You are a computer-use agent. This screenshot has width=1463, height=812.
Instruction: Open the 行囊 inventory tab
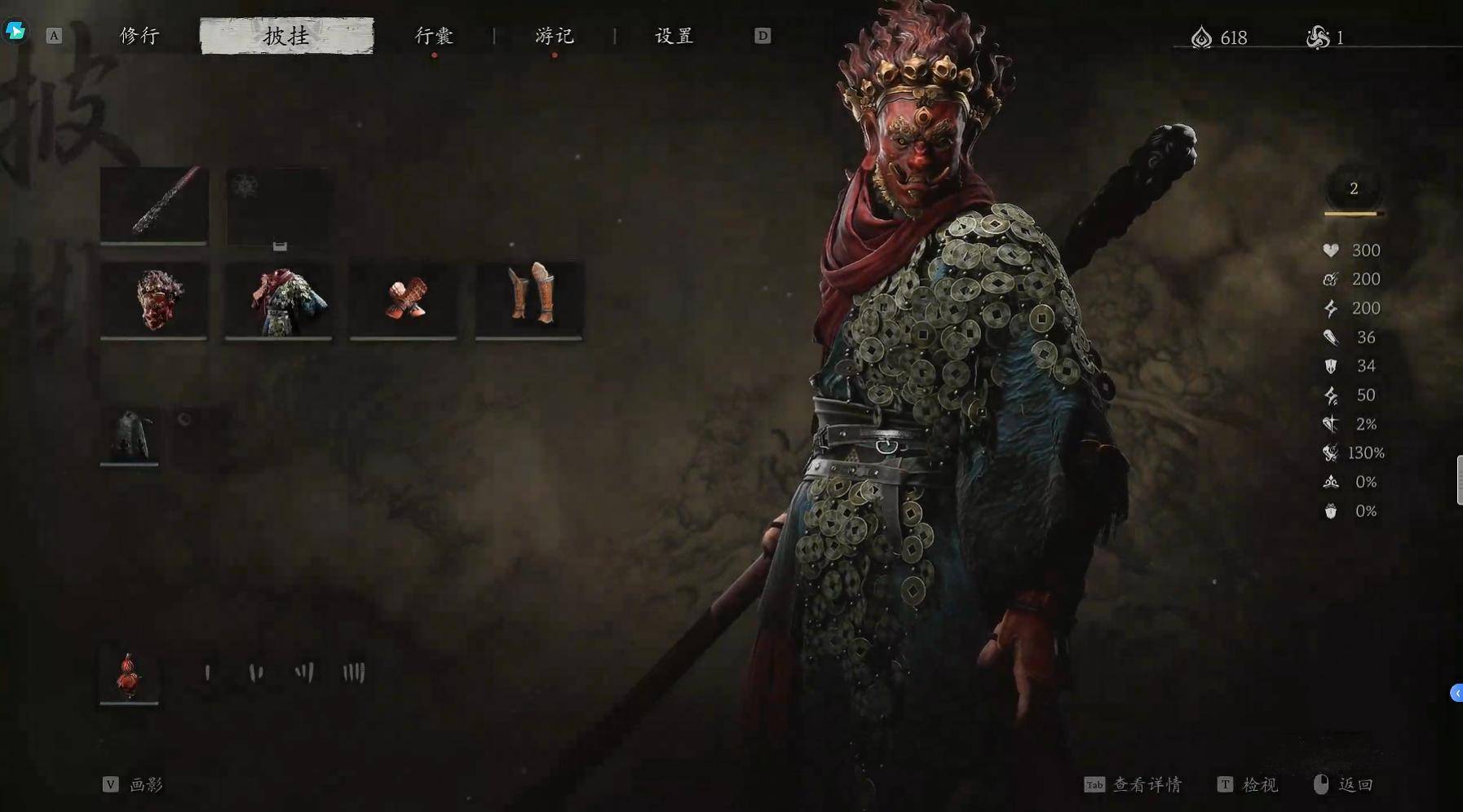tap(434, 36)
